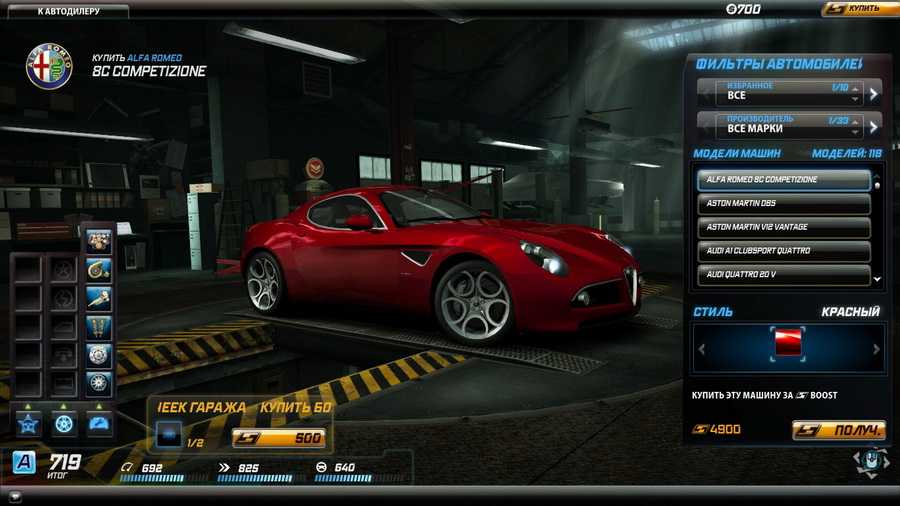
Task: Choose Aston Martin DBS model
Action: pos(783,203)
